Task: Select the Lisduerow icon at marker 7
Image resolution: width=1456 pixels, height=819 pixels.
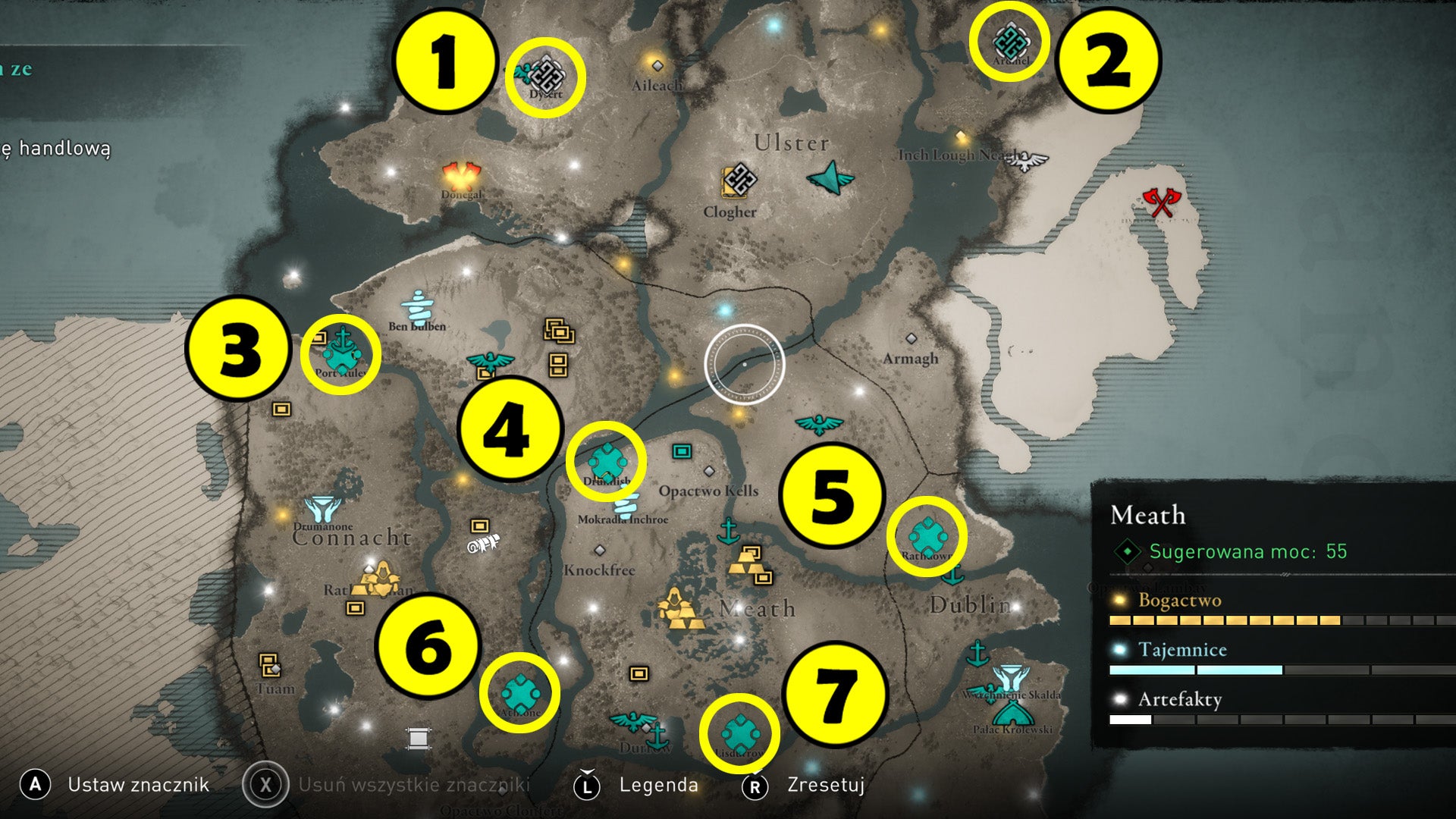Action: [x=740, y=733]
